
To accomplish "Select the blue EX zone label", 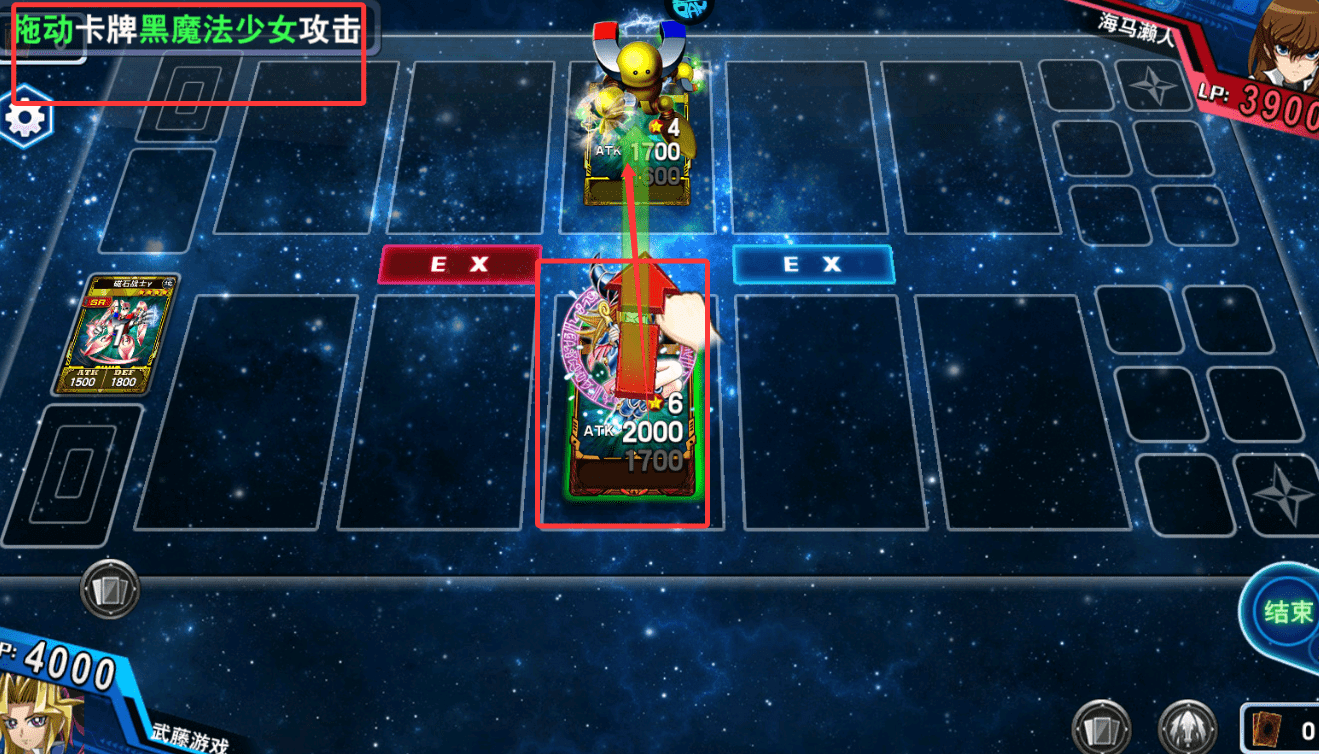I will pos(812,264).
